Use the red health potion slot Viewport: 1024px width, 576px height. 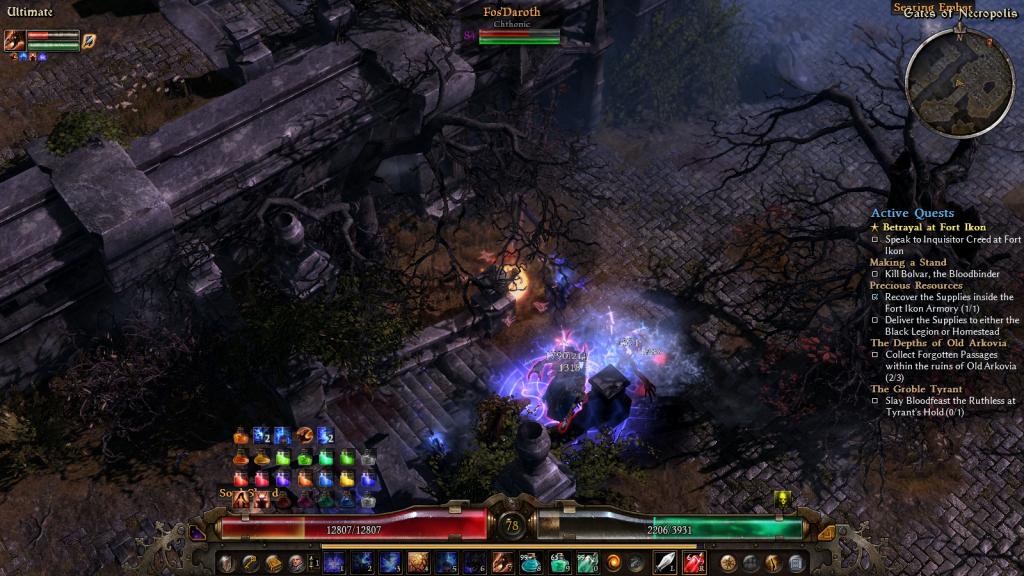click(694, 562)
